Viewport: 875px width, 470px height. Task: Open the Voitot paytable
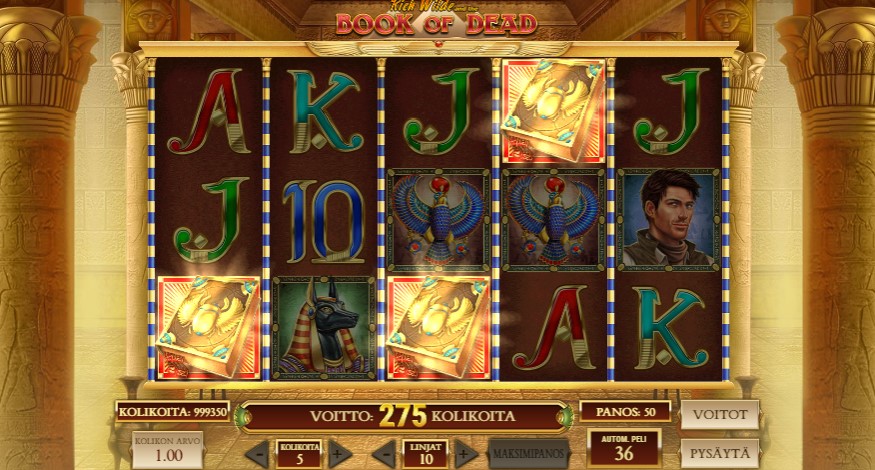719,414
